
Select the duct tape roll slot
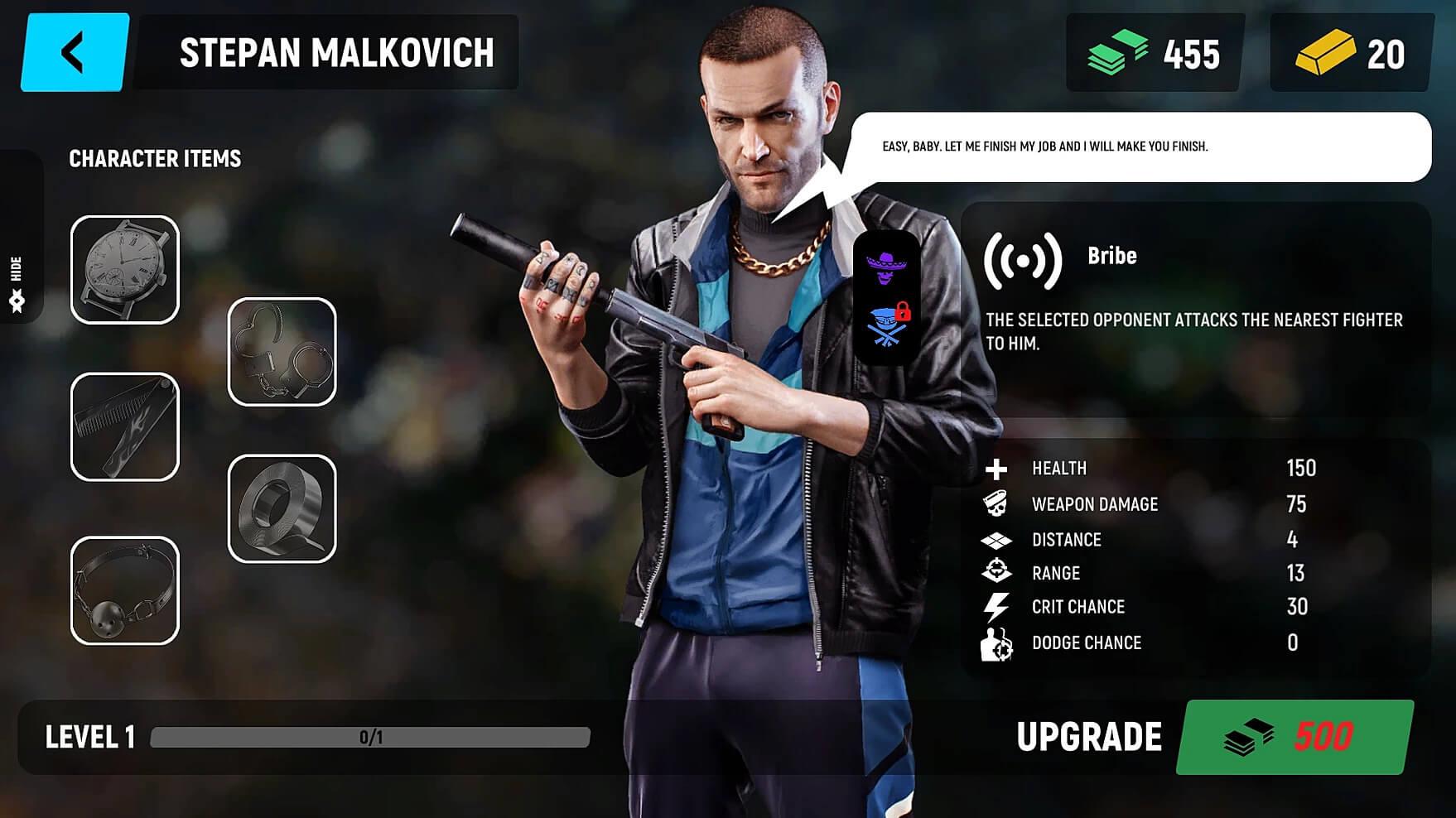[282, 508]
